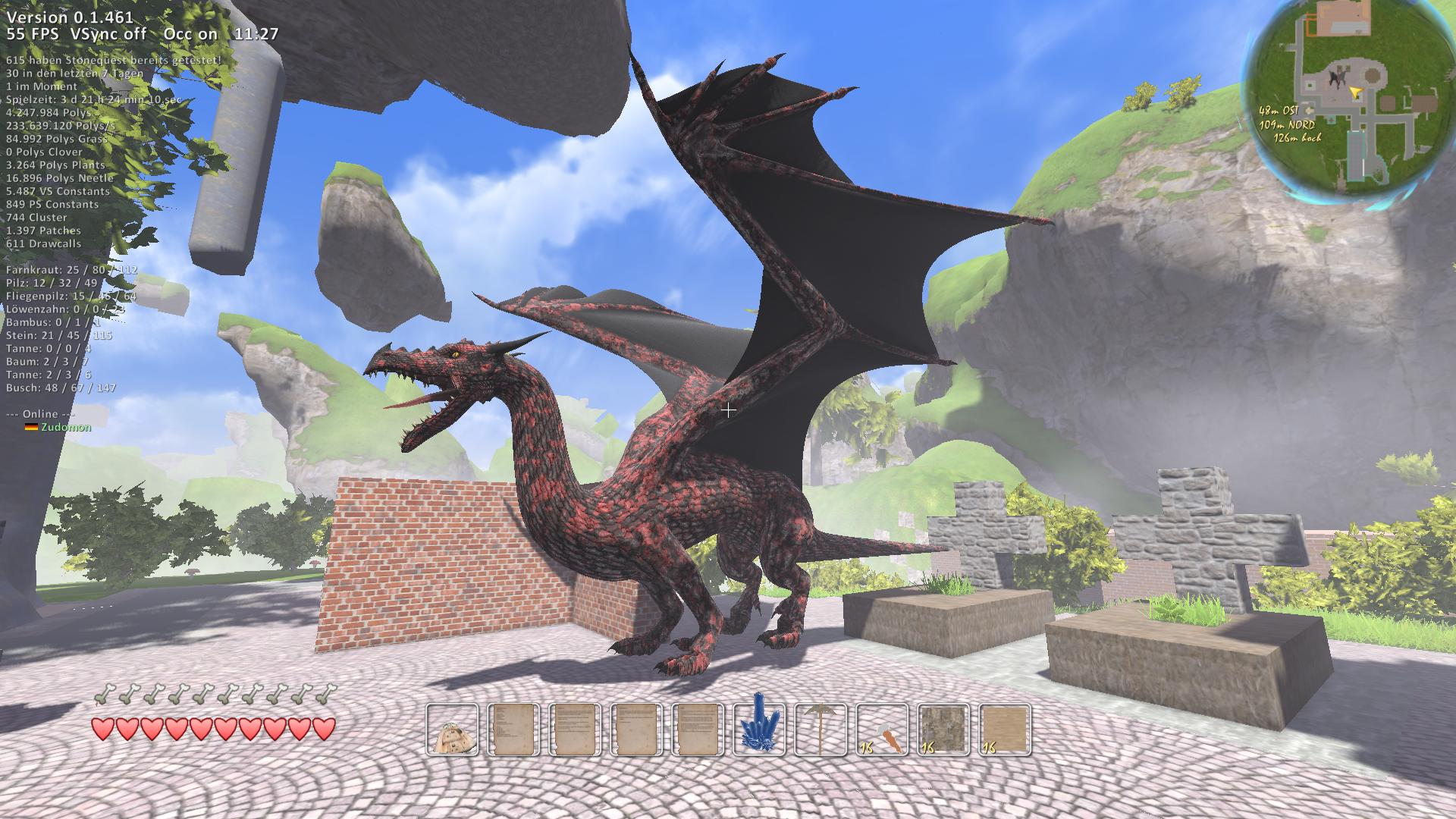Click the yellow player arrow on the minimap

click(x=1356, y=92)
